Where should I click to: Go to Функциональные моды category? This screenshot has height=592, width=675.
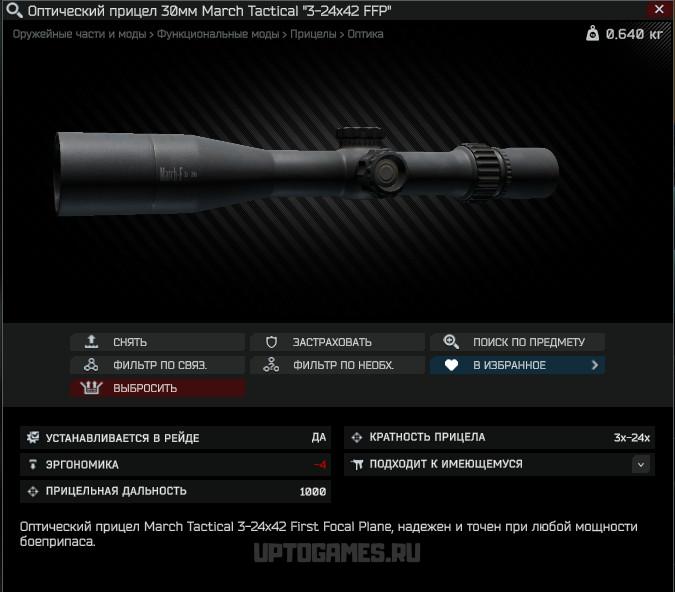click(x=217, y=34)
